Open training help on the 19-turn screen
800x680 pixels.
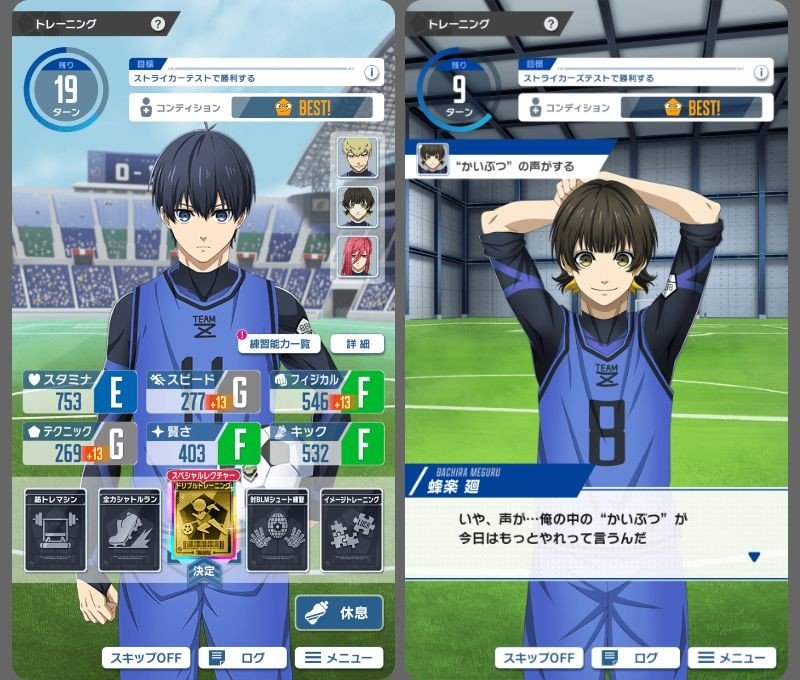pyautogui.click(x=158, y=24)
